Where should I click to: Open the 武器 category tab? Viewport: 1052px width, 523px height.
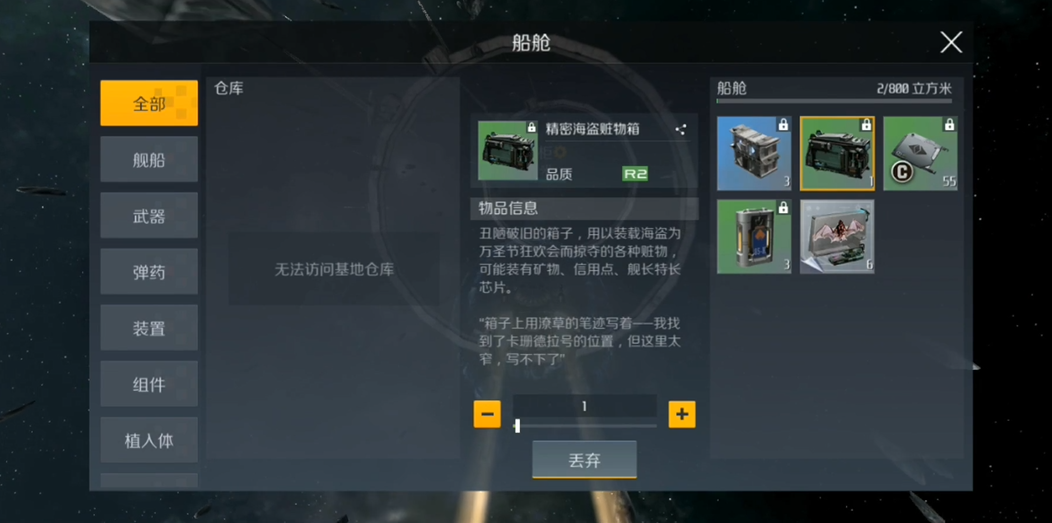tap(149, 216)
